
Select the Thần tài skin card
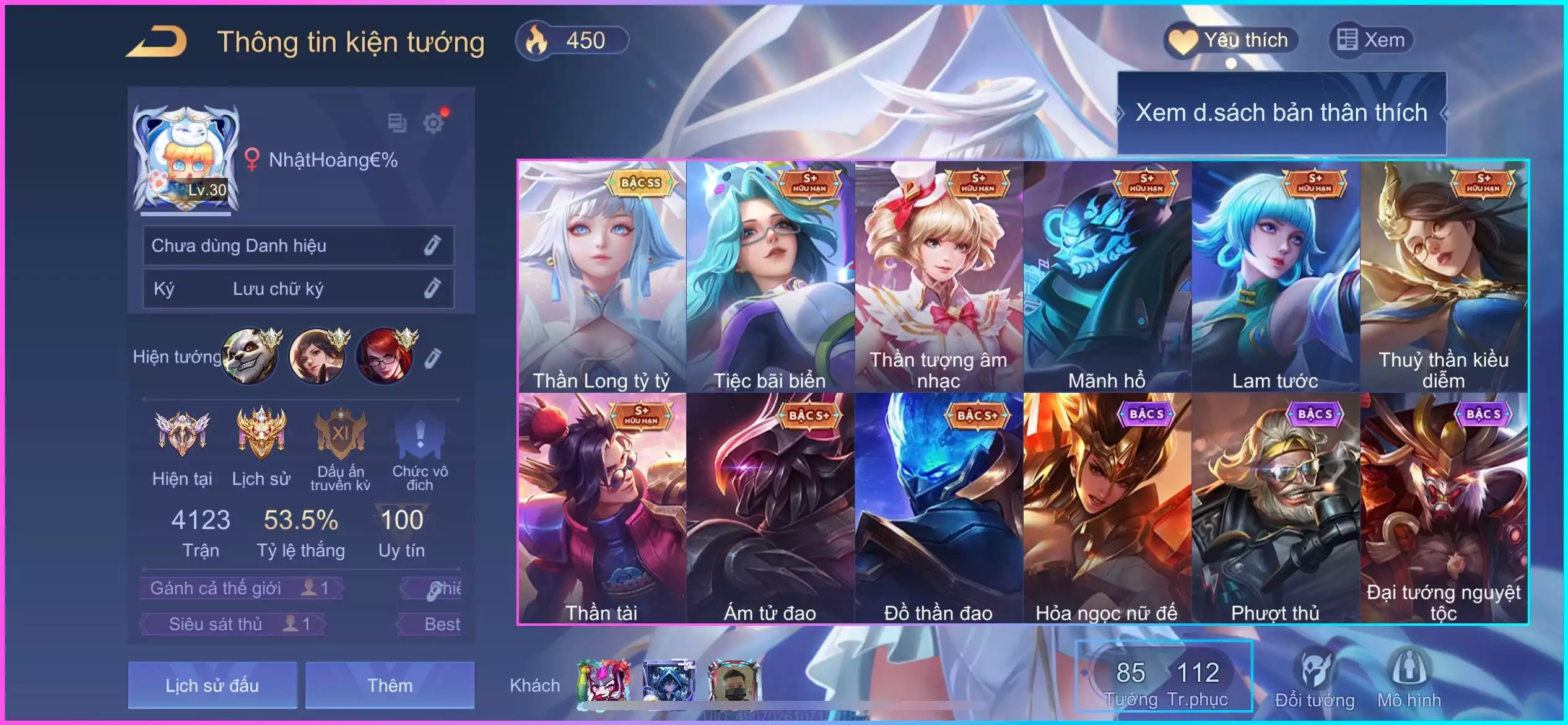coord(602,508)
